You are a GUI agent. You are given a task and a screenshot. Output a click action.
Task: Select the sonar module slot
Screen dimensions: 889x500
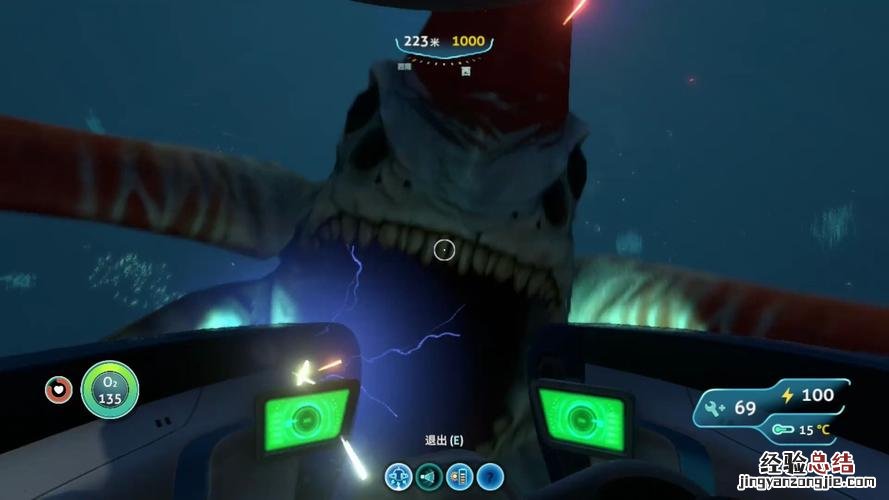(x=430, y=476)
